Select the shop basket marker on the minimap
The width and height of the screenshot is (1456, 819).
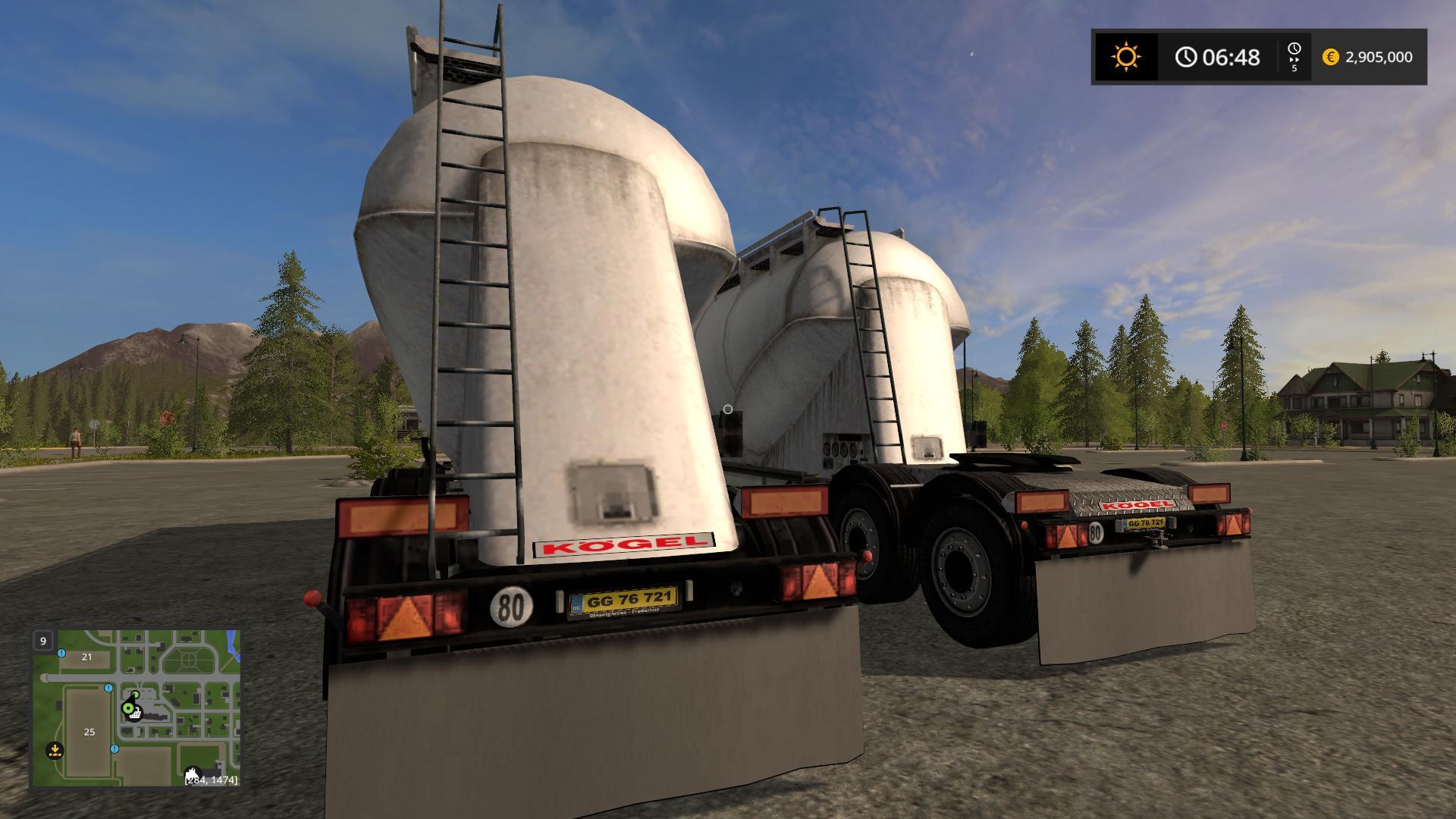coord(136,715)
